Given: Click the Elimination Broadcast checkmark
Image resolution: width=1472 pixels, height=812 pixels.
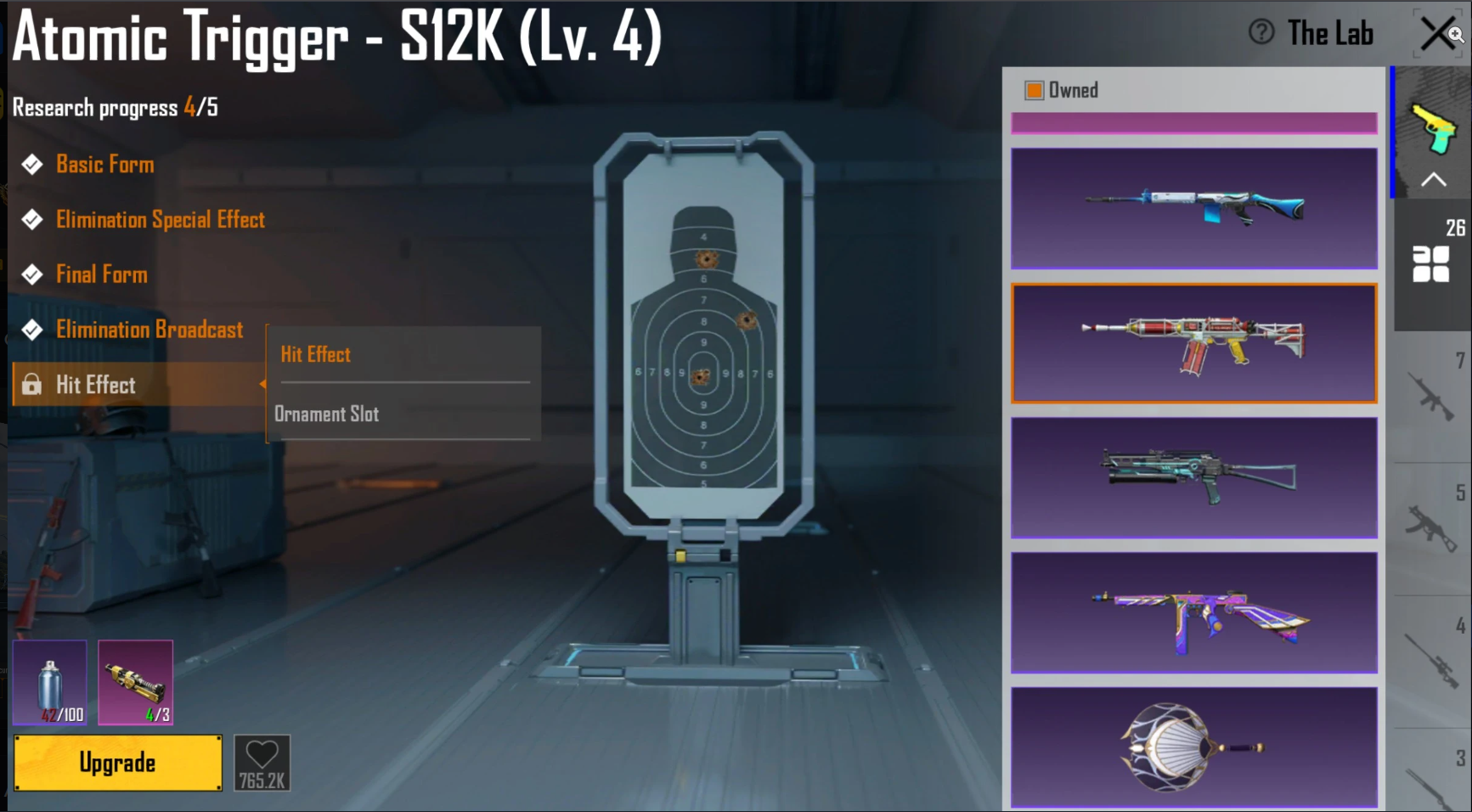Looking at the screenshot, I should tap(31, 330).
